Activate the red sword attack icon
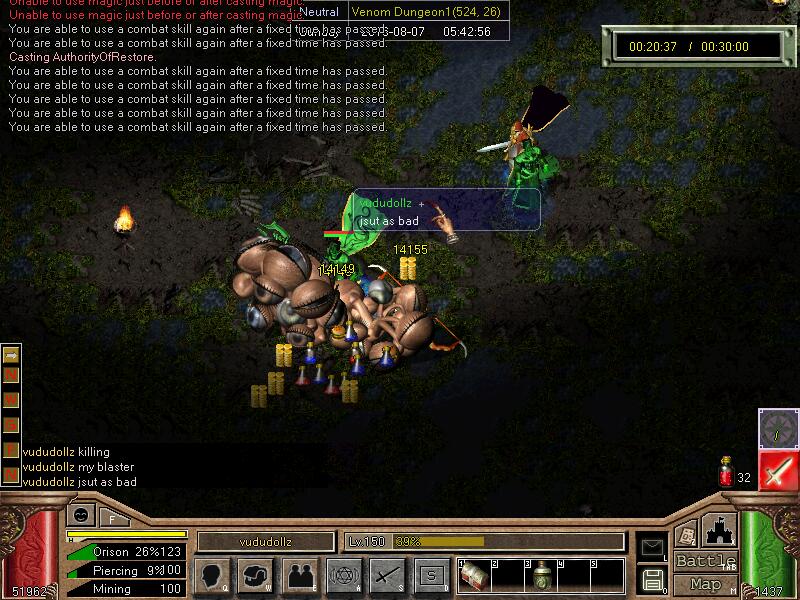This screenshot has height=600, width=800. 777,470
